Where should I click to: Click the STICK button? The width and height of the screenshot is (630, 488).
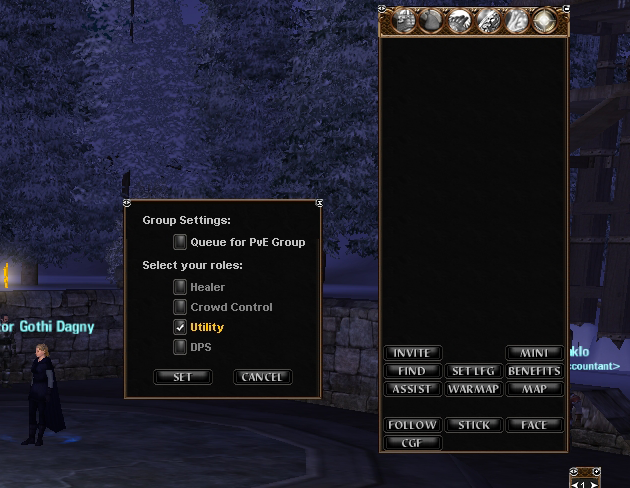coord(473,425)
